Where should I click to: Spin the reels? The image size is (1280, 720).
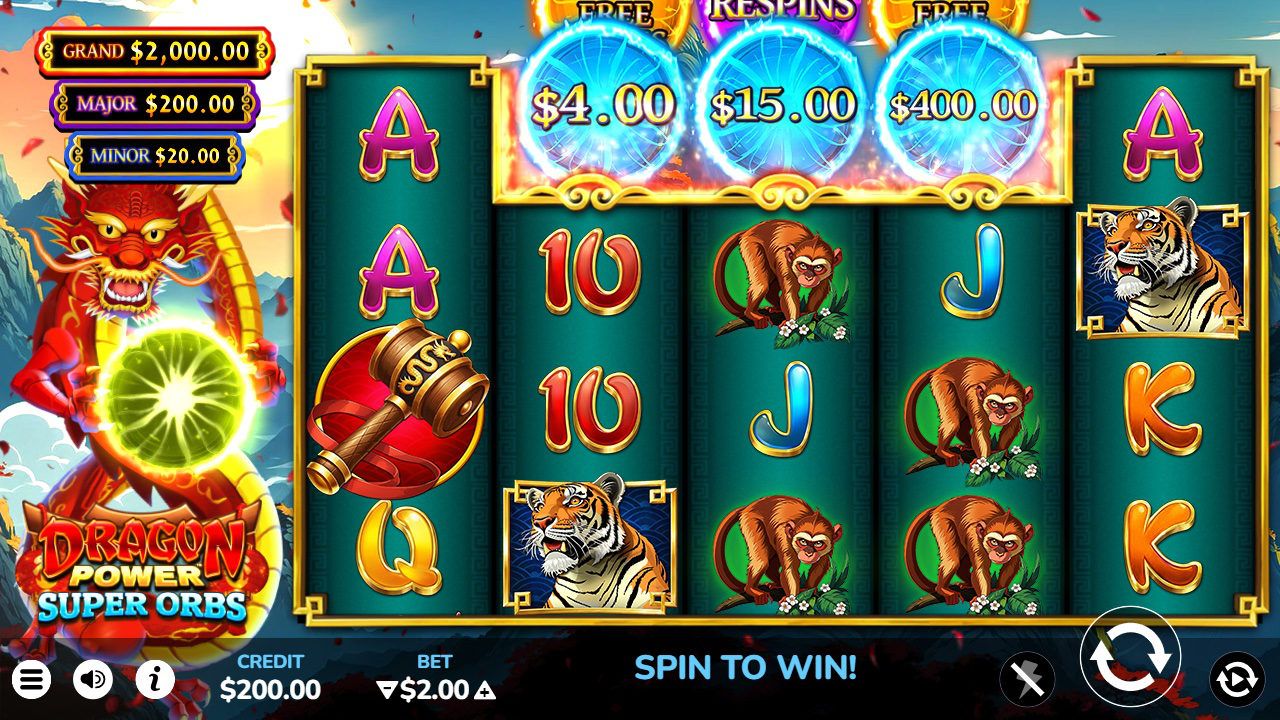(1130, 657)
